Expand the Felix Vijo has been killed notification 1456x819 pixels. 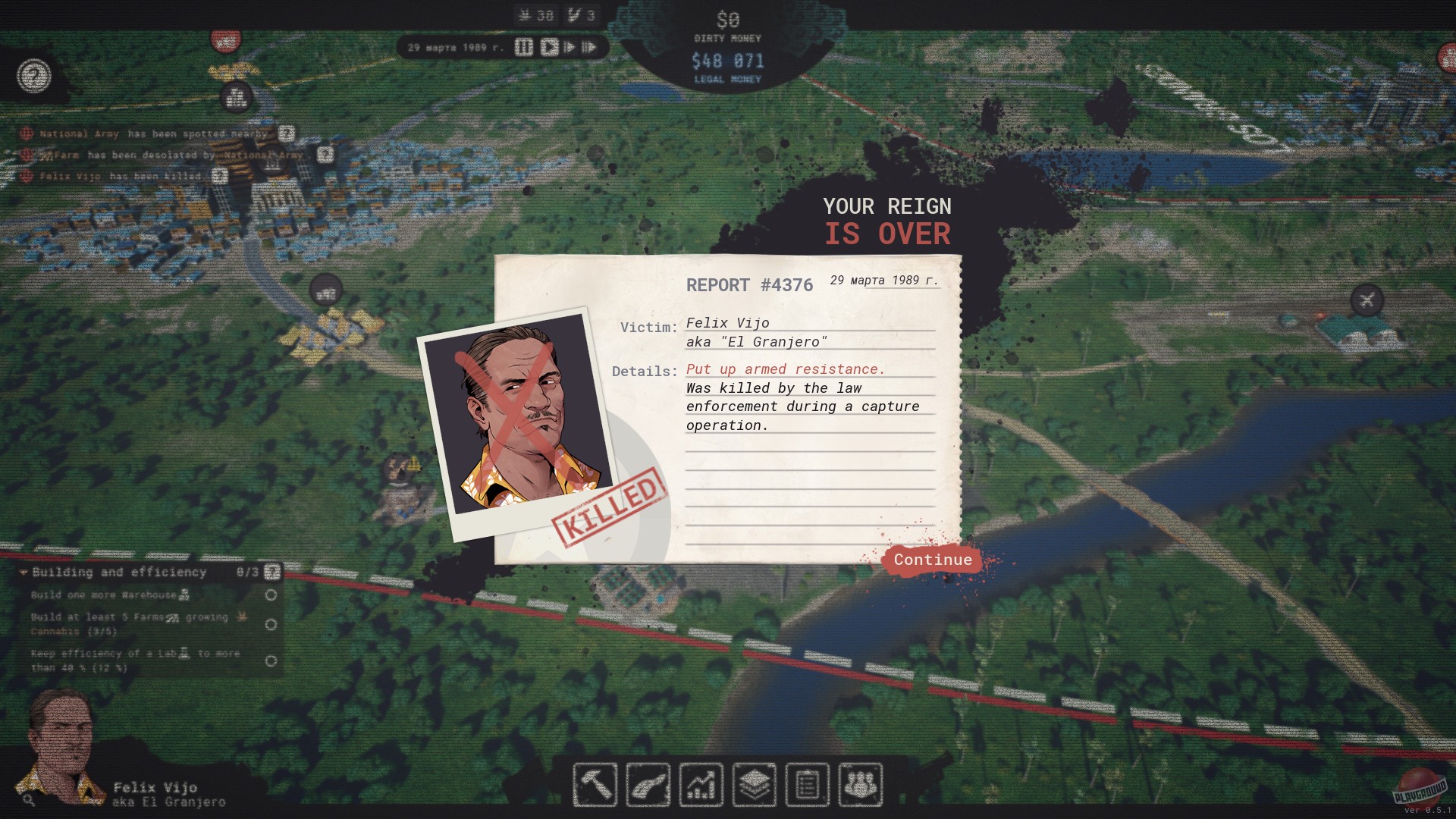click(220, 175)
